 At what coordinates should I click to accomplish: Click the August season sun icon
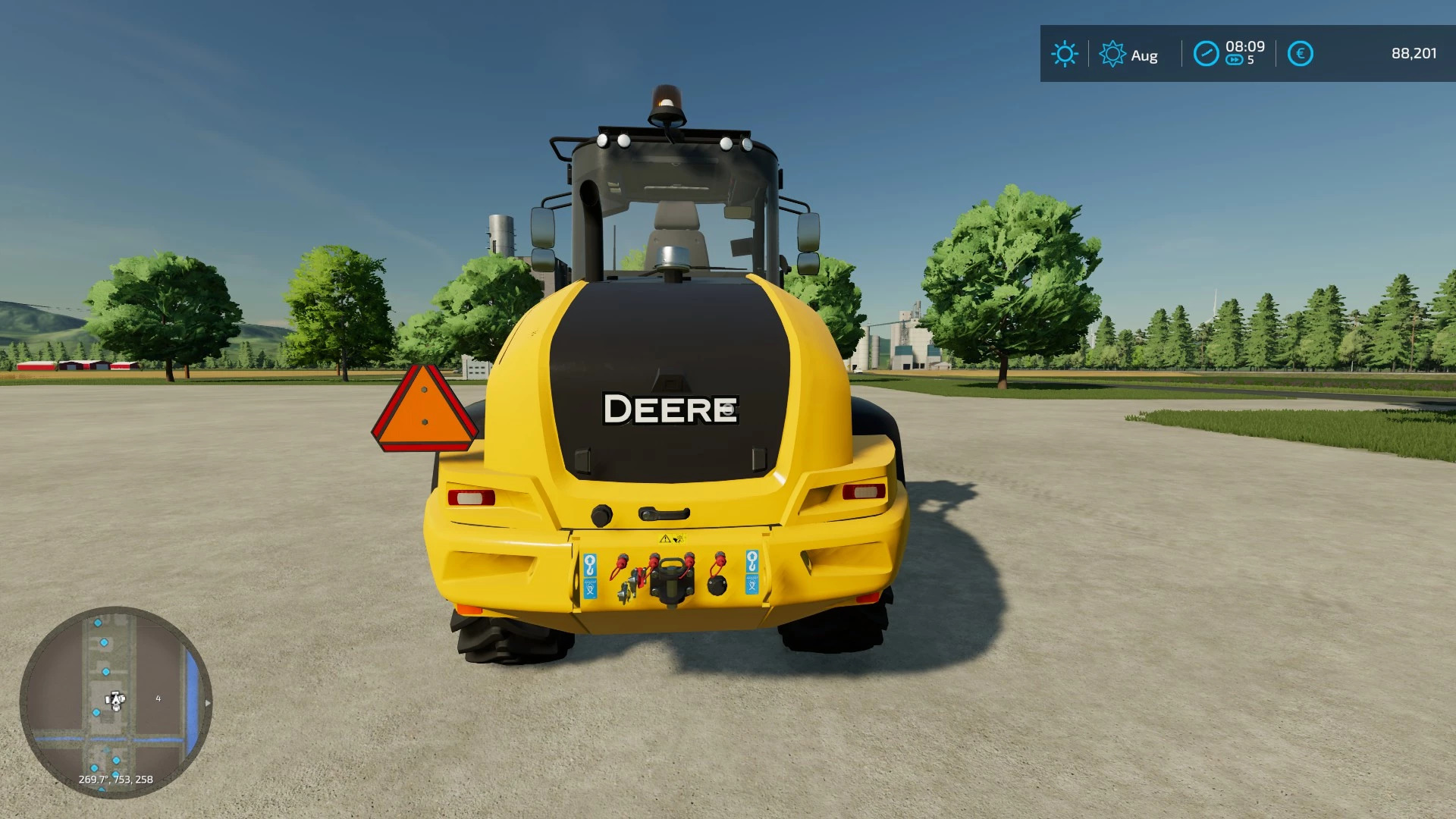pyautogui.click(x=1112, y=54)
